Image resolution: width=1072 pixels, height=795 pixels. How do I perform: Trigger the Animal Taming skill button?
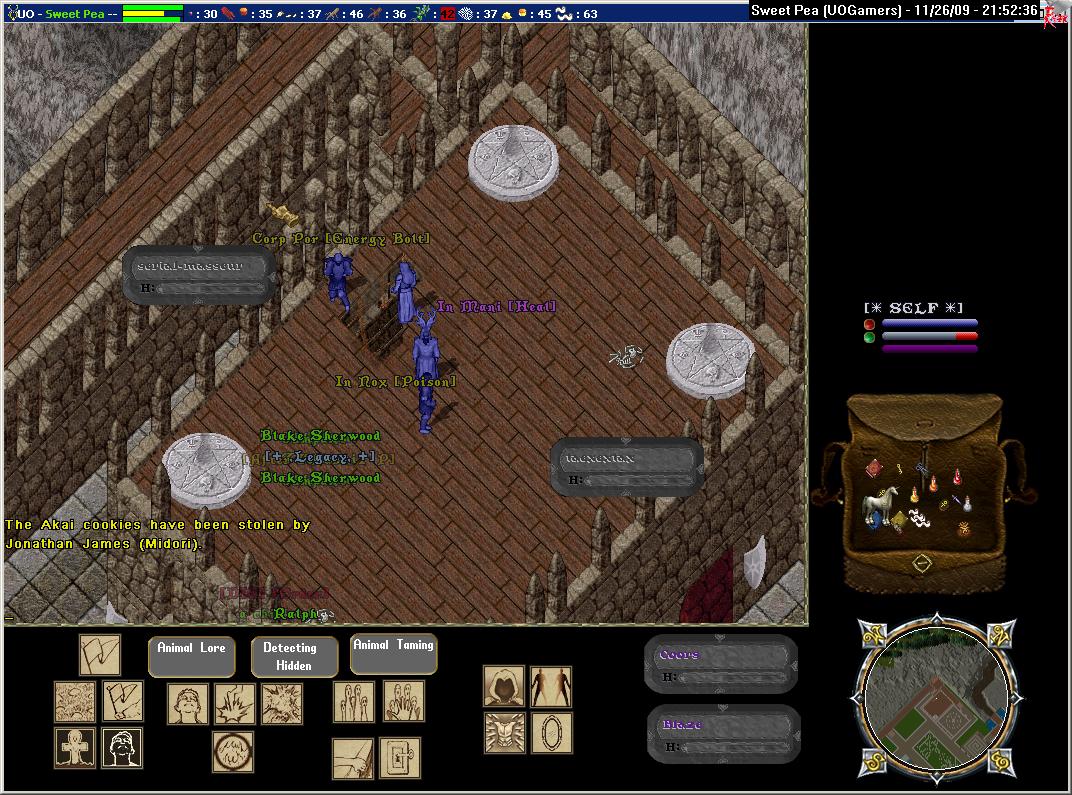click(394, 653)
